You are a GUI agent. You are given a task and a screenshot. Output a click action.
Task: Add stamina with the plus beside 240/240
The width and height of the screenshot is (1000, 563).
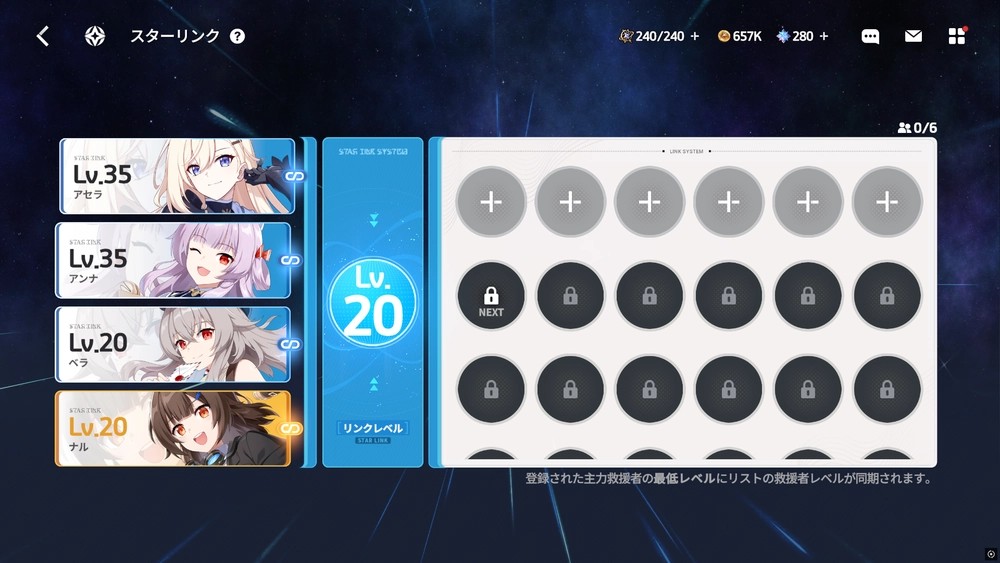[x=695, y=37]
